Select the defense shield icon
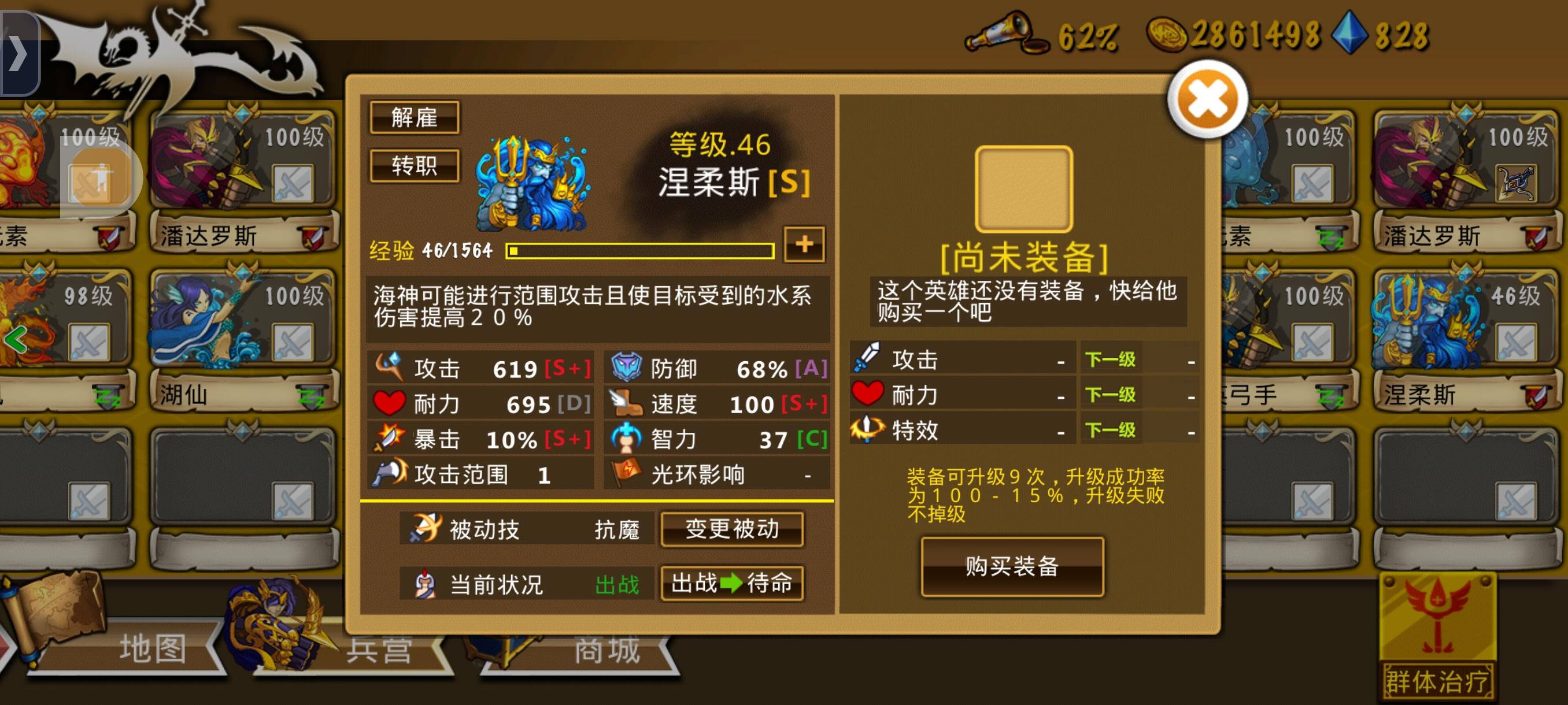 [627, 368]
